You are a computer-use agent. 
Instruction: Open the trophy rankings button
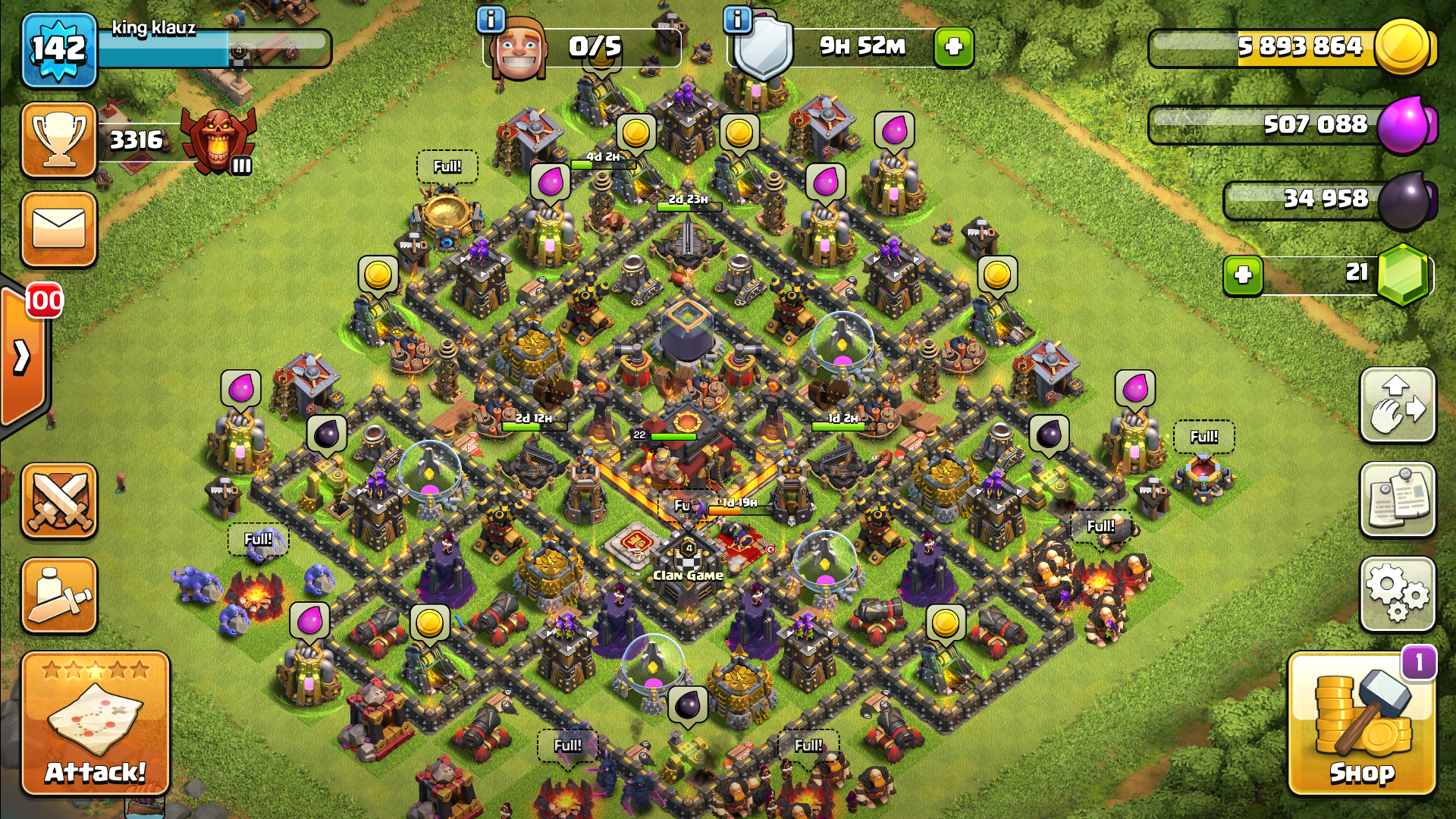tap(59, 140)
